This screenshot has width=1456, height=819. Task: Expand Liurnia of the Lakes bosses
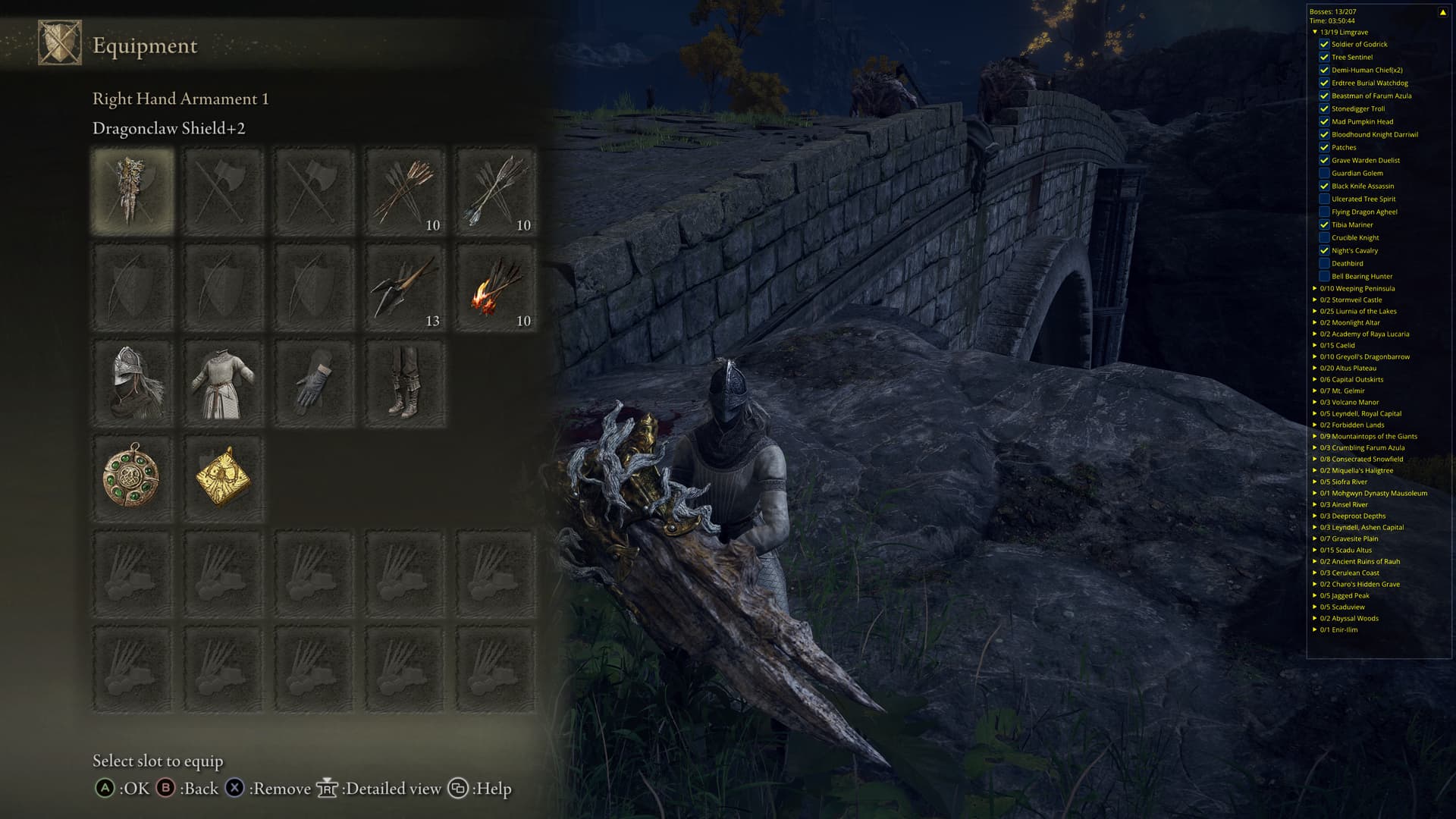point(1315,311)
